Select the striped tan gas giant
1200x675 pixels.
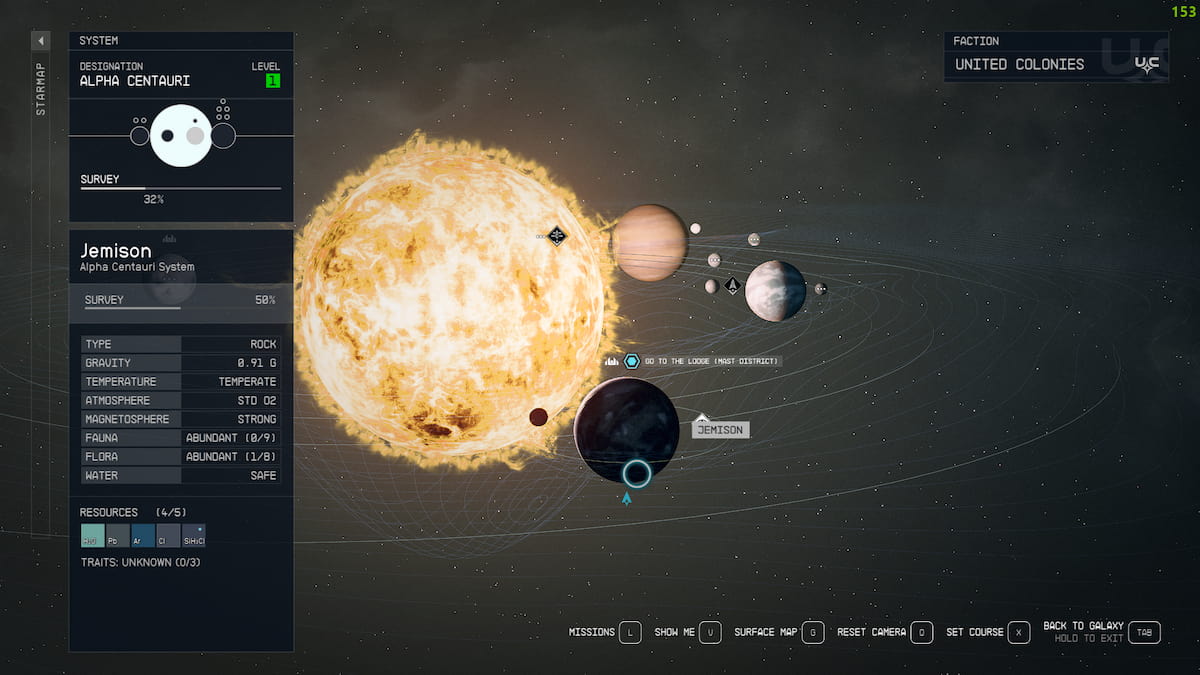point(649,243)
